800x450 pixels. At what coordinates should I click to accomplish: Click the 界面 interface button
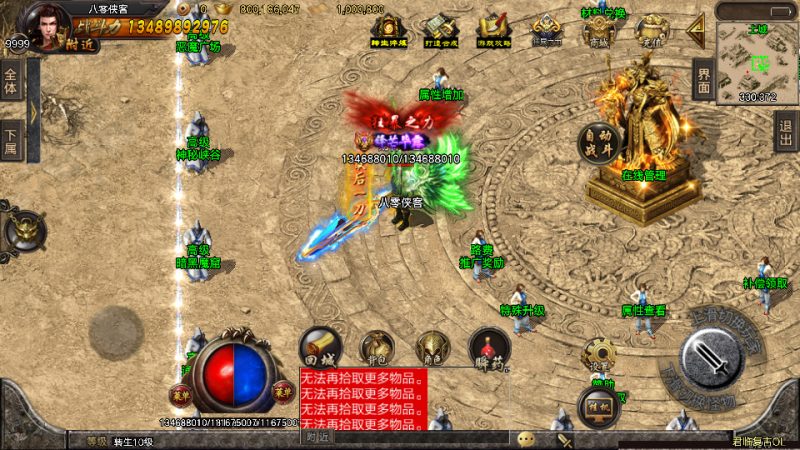pos(703,80)
